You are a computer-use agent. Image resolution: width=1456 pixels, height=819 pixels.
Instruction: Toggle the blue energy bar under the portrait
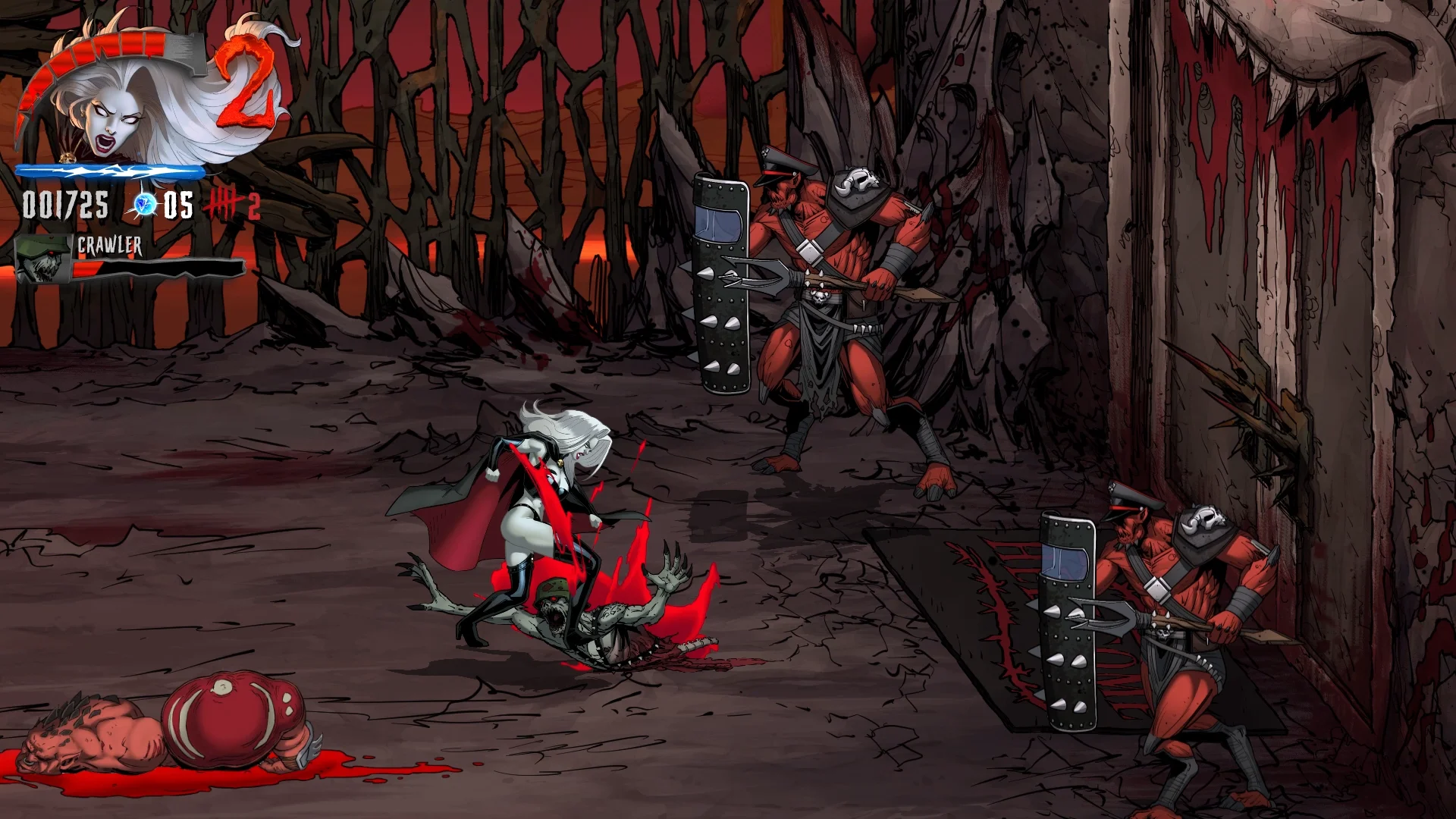click(x=110, y=173)
